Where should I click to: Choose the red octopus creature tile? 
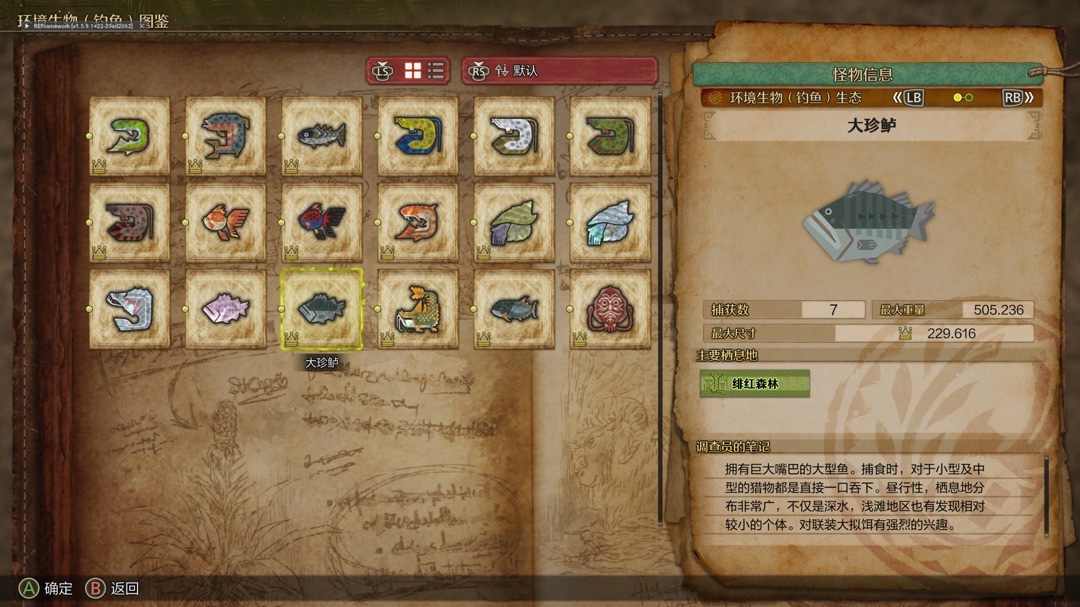pos(610,308)
